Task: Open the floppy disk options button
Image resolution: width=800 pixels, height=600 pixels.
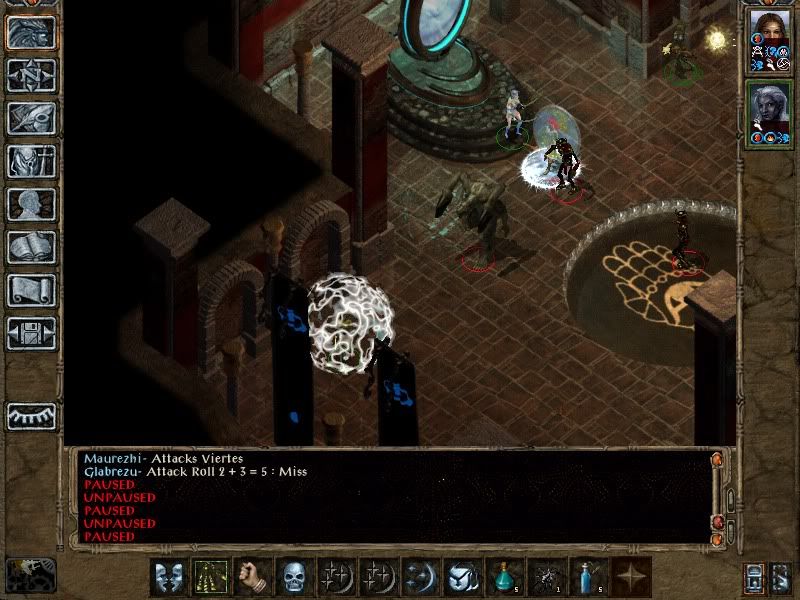Action: 31,333
